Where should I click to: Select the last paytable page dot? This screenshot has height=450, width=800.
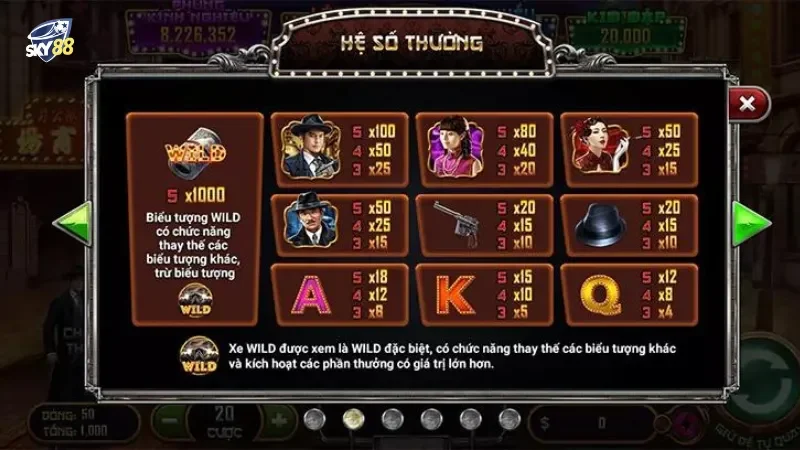[509, 417]
